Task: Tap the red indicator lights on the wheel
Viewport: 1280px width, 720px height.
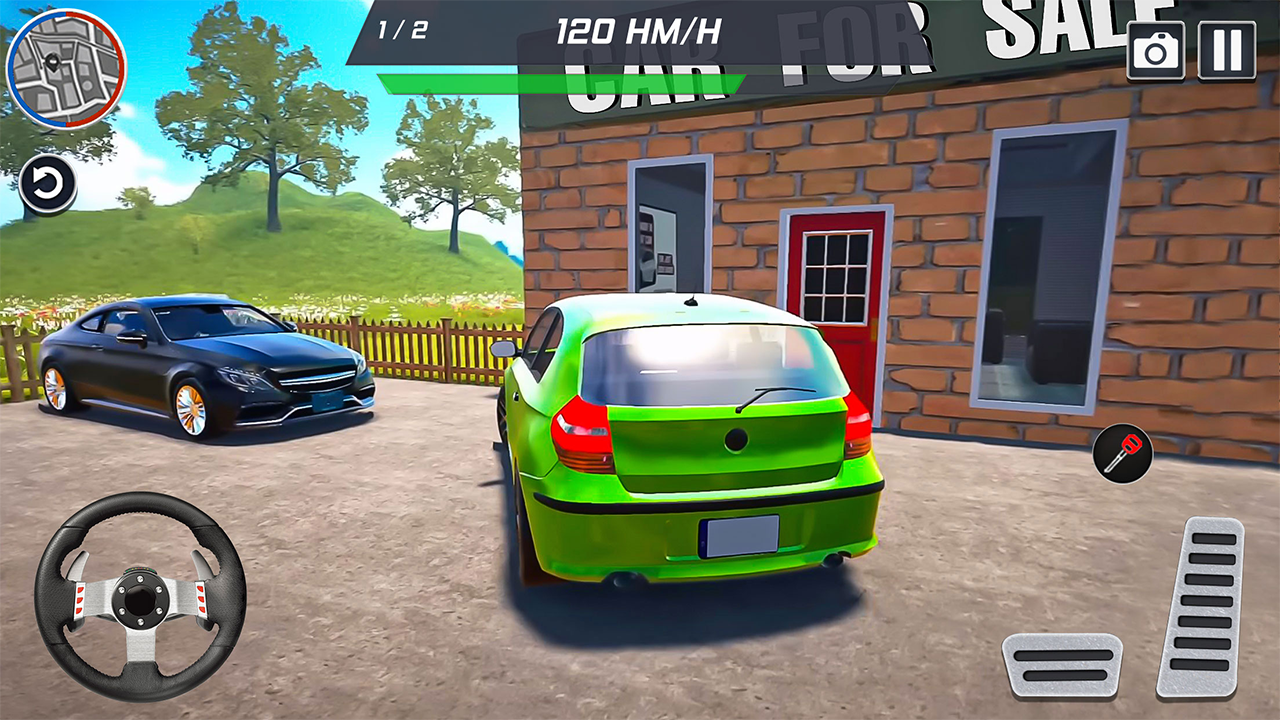Action: click(x=80, y=600)
